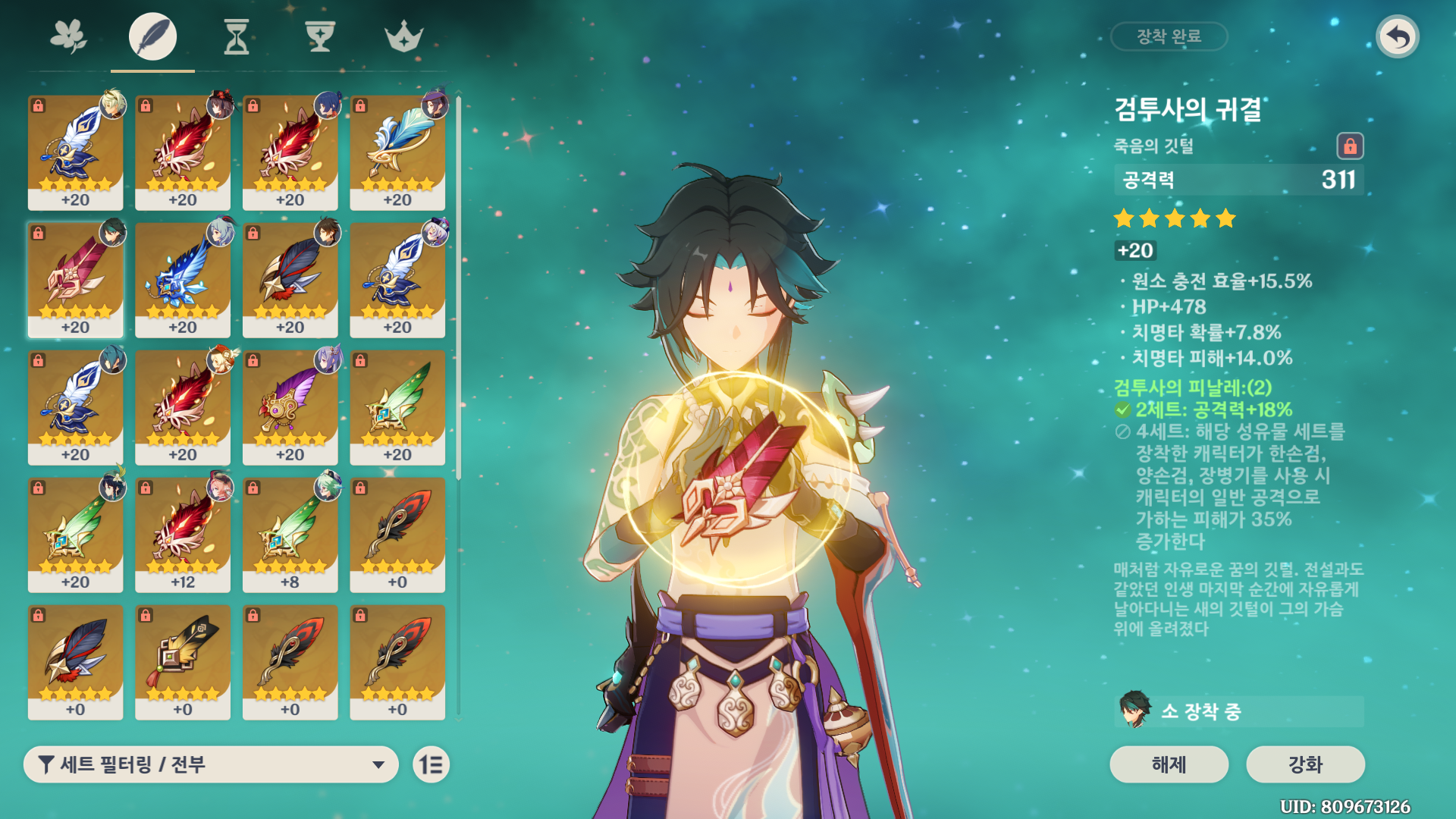This screenshot has width=1456, height=819.
Task: Open the sort order list button
Action: point(431,764)
